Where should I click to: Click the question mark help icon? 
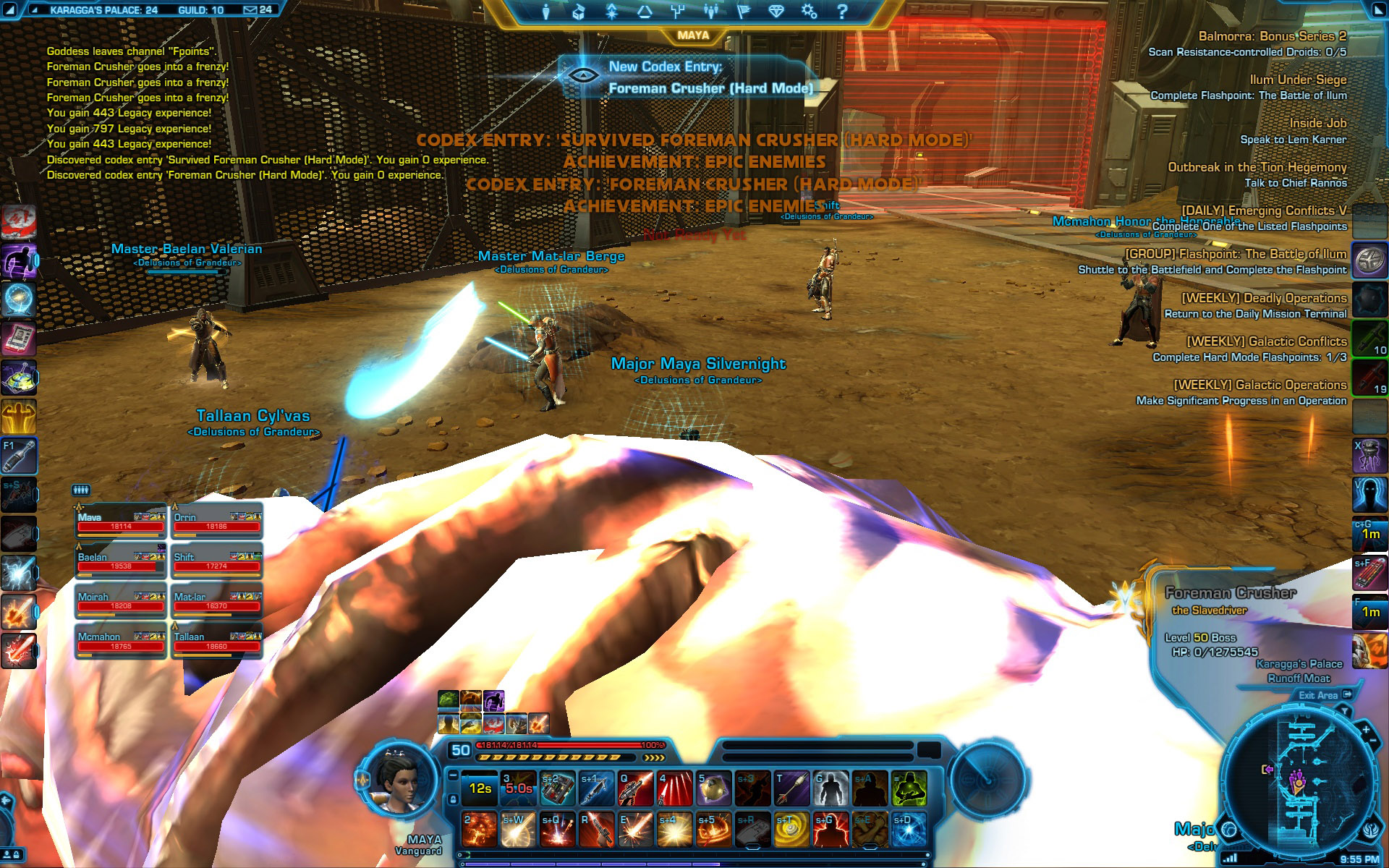[842, 12]
